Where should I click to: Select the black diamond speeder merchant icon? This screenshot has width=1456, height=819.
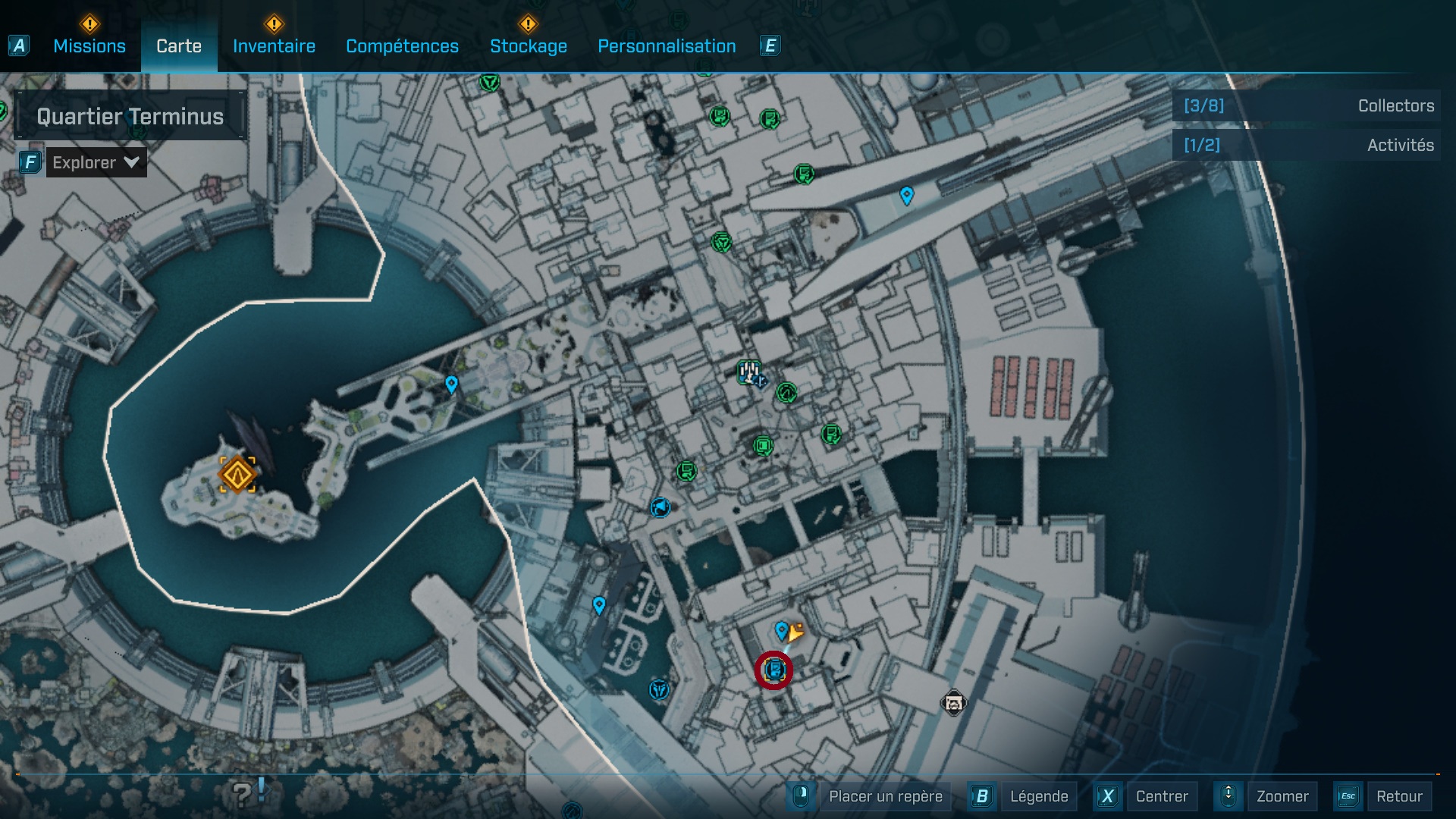pos(955,704)
